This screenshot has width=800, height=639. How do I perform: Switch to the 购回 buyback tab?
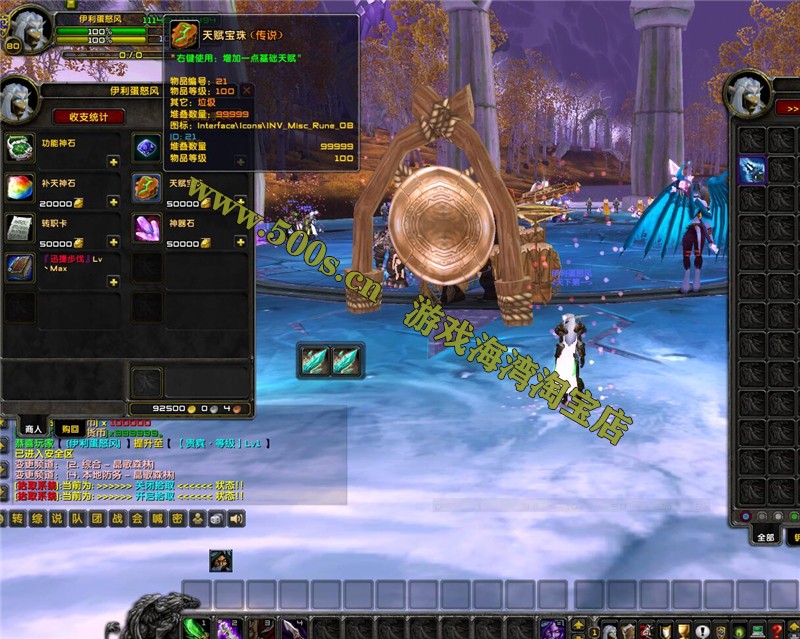[x=69, y=429]
